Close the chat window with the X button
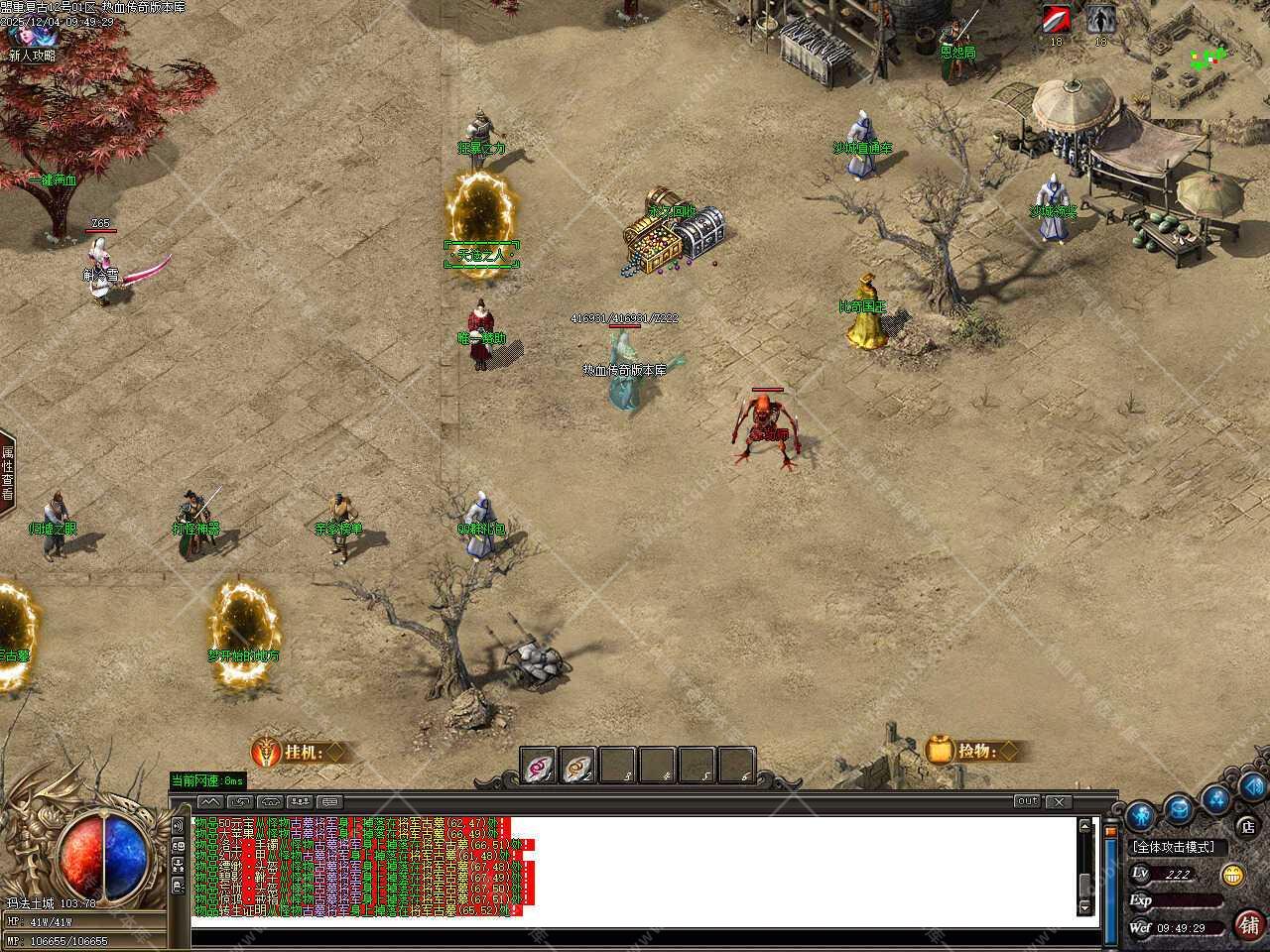Image resolution: width=1270 pixels, height=952 pixels. tap(1059, 801)
